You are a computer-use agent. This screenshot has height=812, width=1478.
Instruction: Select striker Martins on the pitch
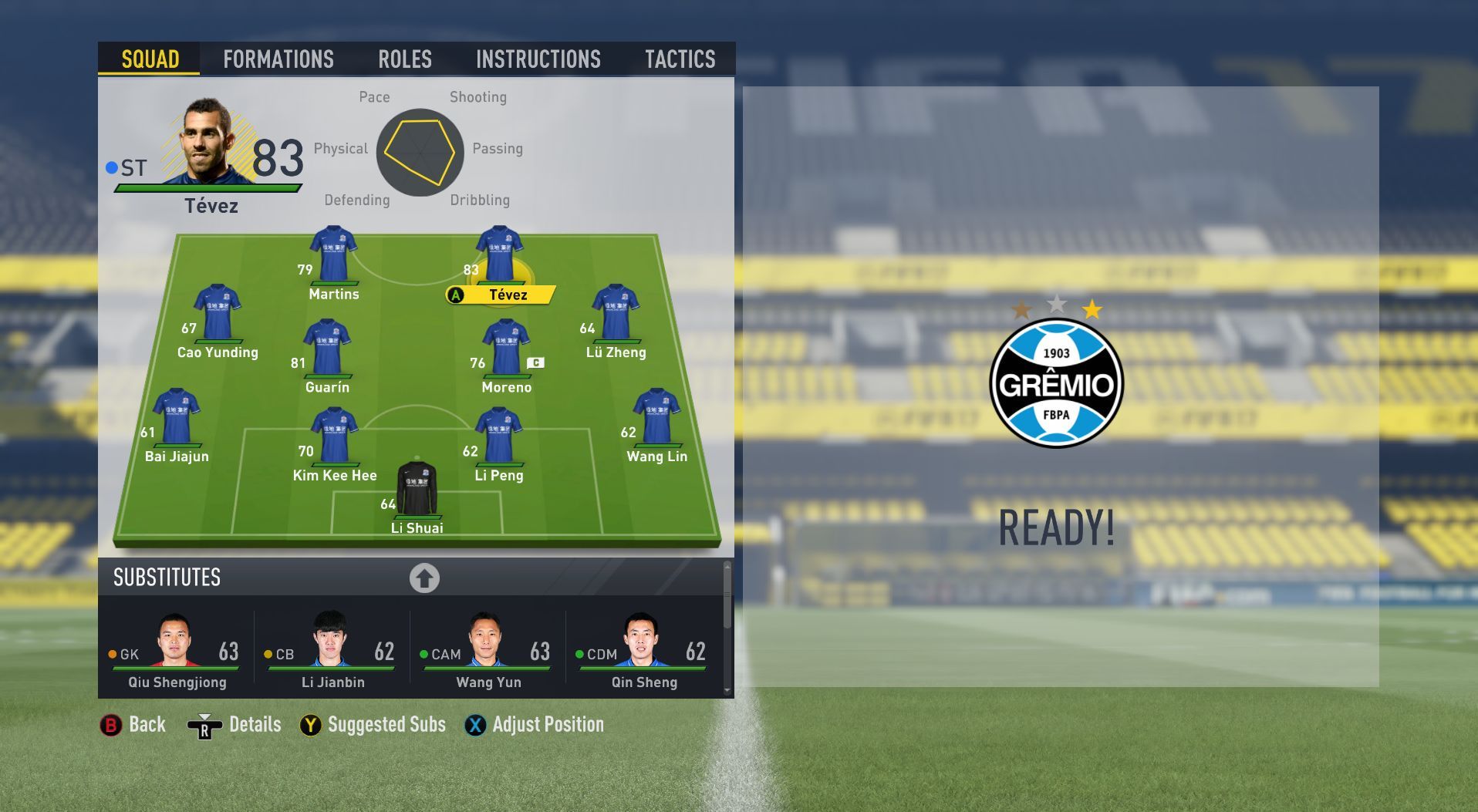coord(333,255)
